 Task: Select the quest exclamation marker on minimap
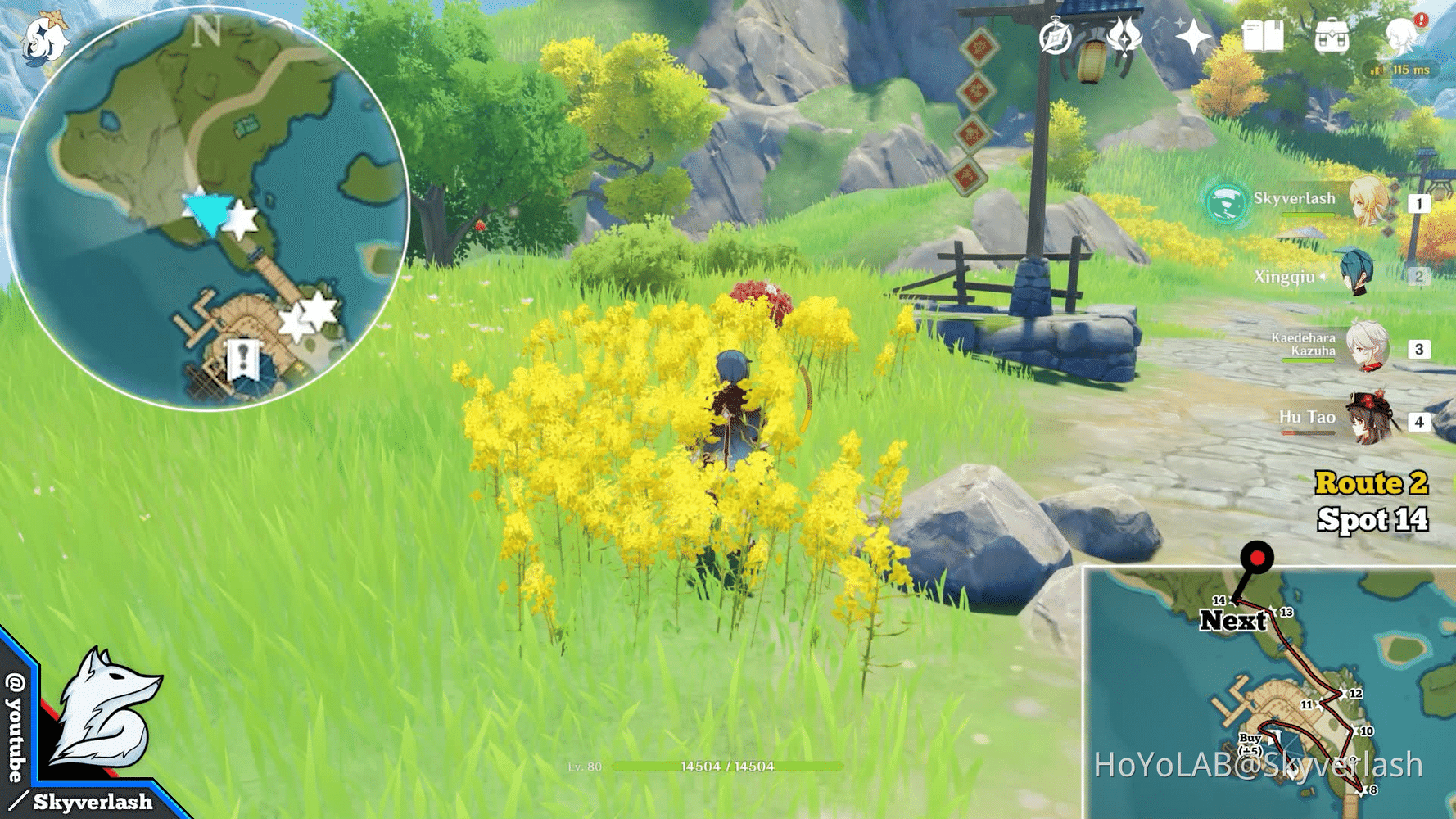pos(242,360)
